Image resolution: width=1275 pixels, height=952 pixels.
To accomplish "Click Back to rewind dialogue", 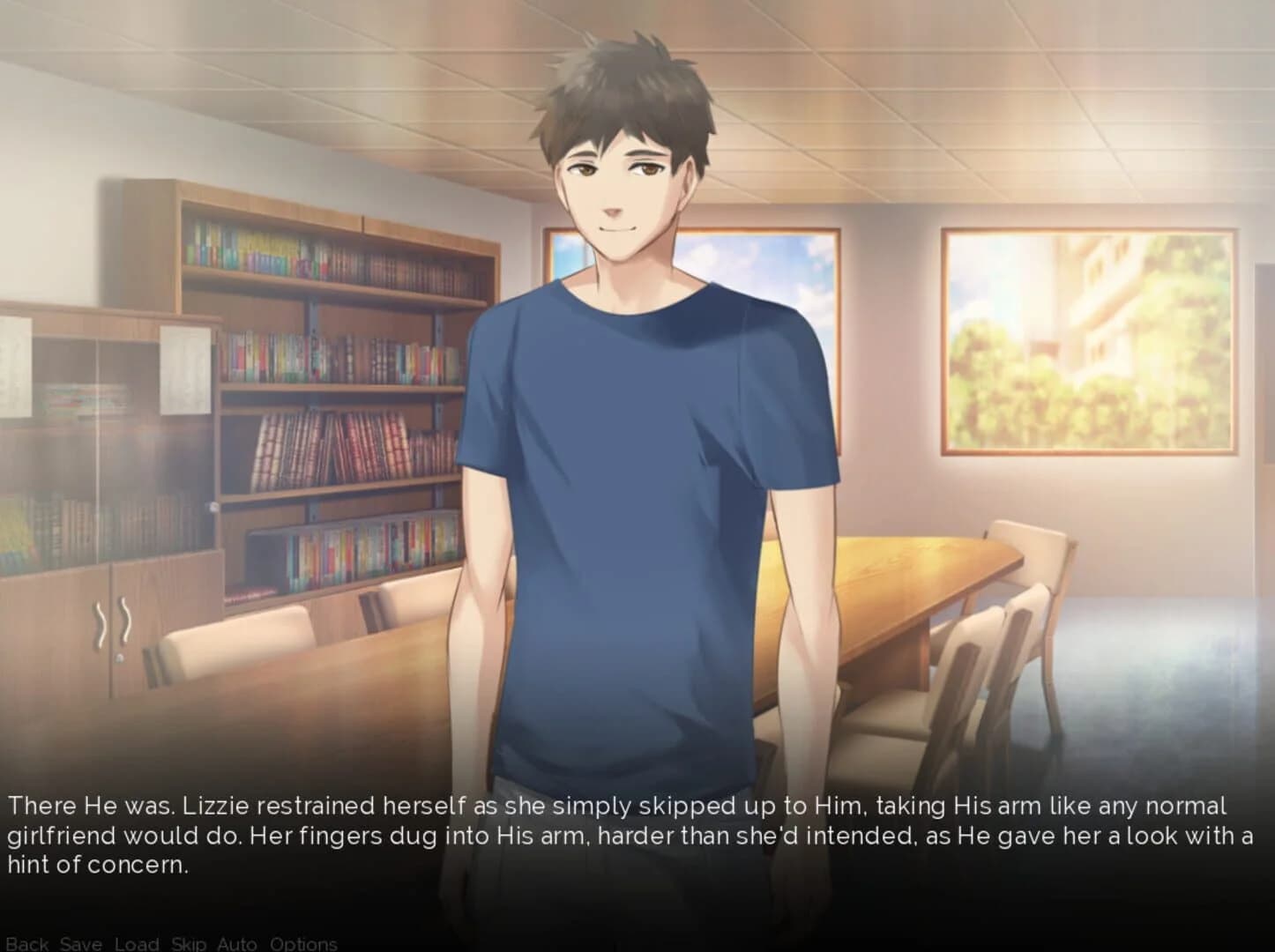I will 29,943.
